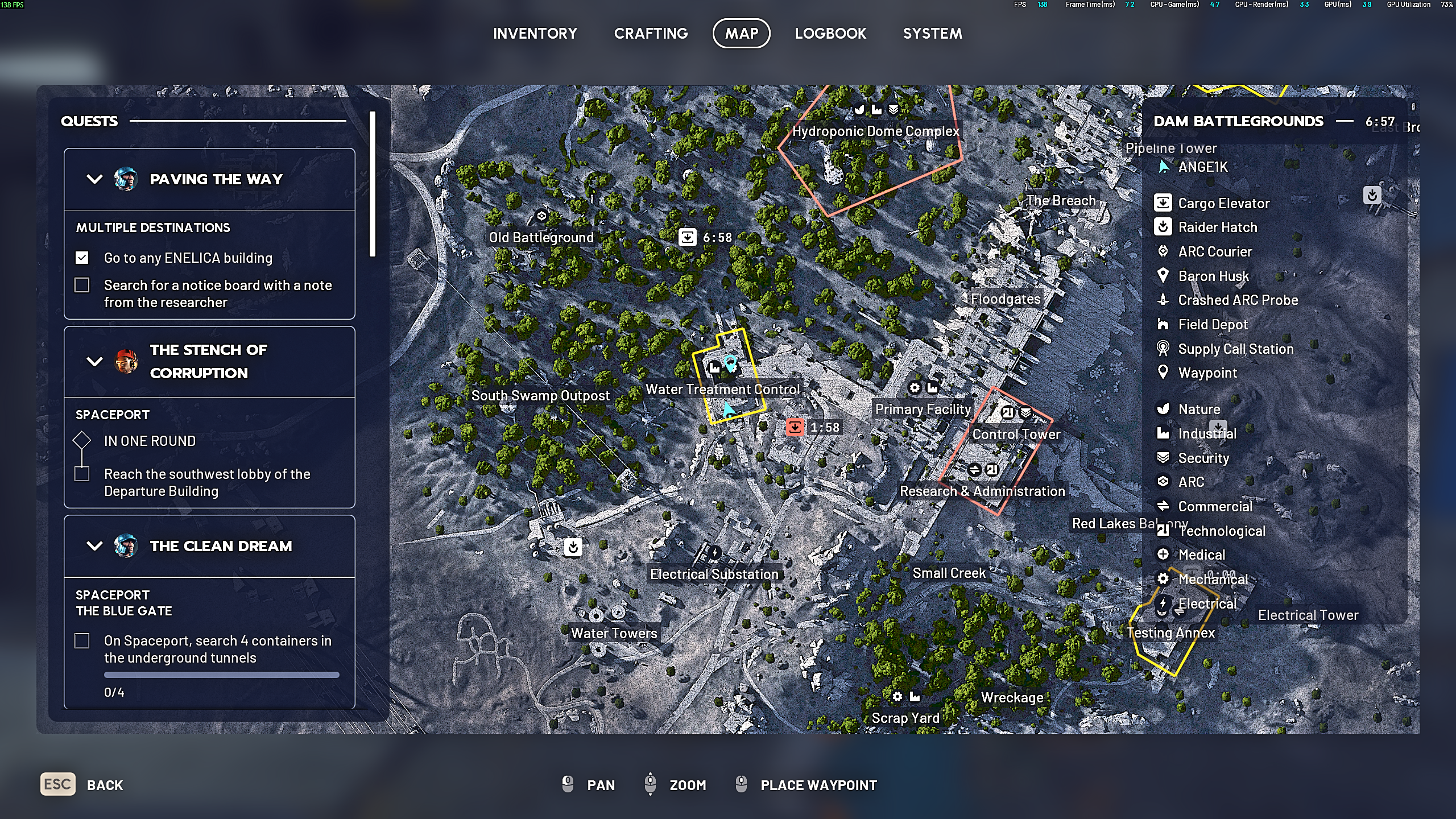
Task: Select the Hydroponic Dome Complex map label
Action: click(875, 131)
